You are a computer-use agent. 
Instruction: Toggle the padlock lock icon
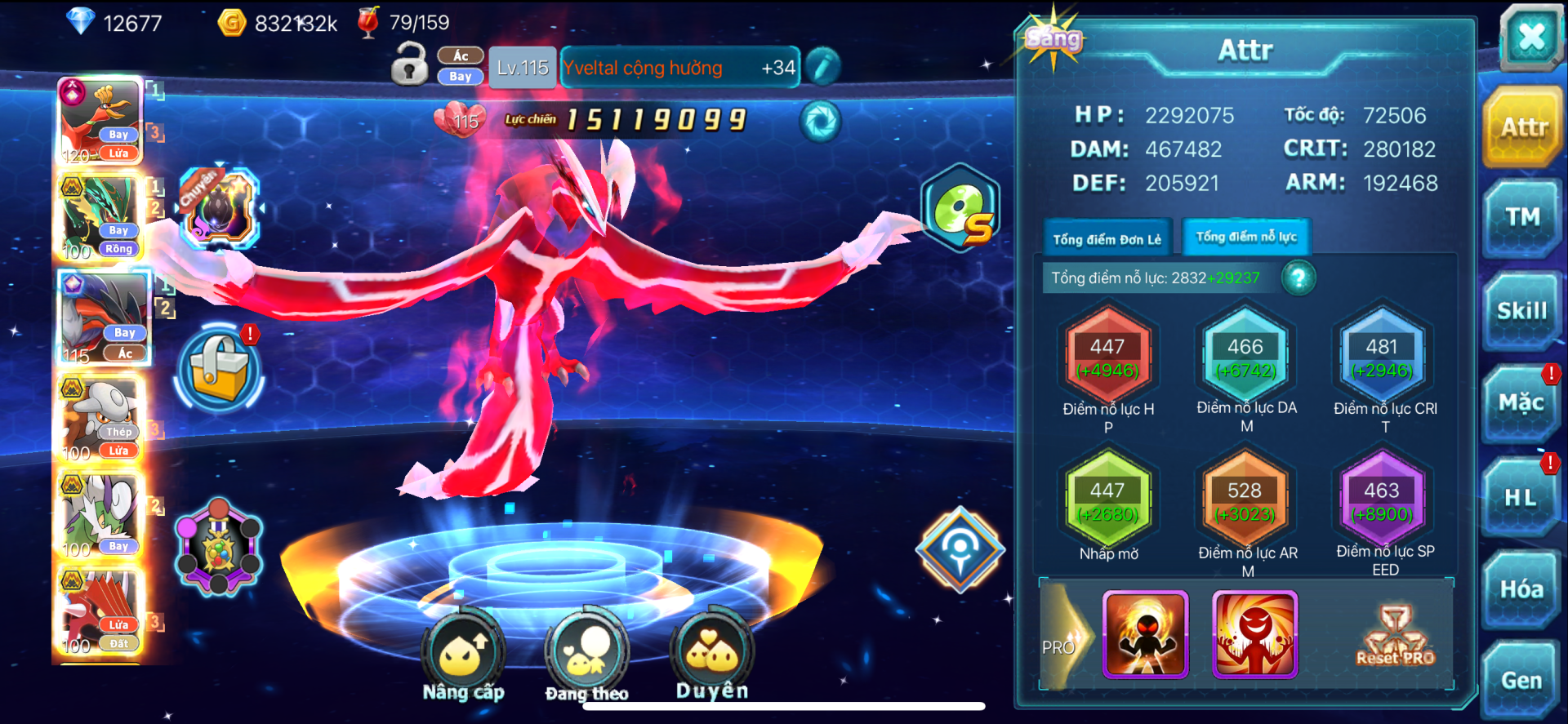409,65
